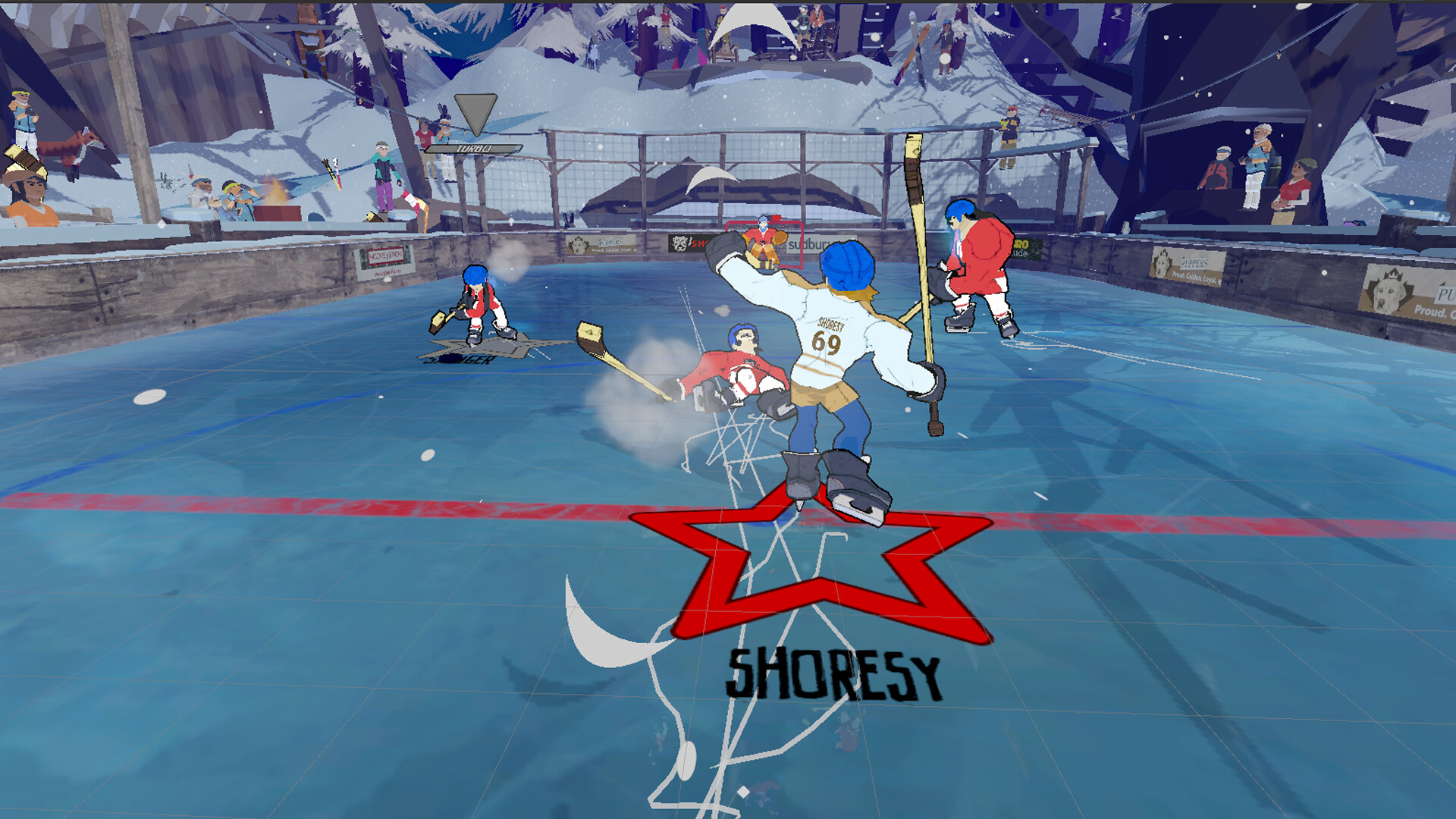Click the red center line on the ice

[x=303, y=502]
